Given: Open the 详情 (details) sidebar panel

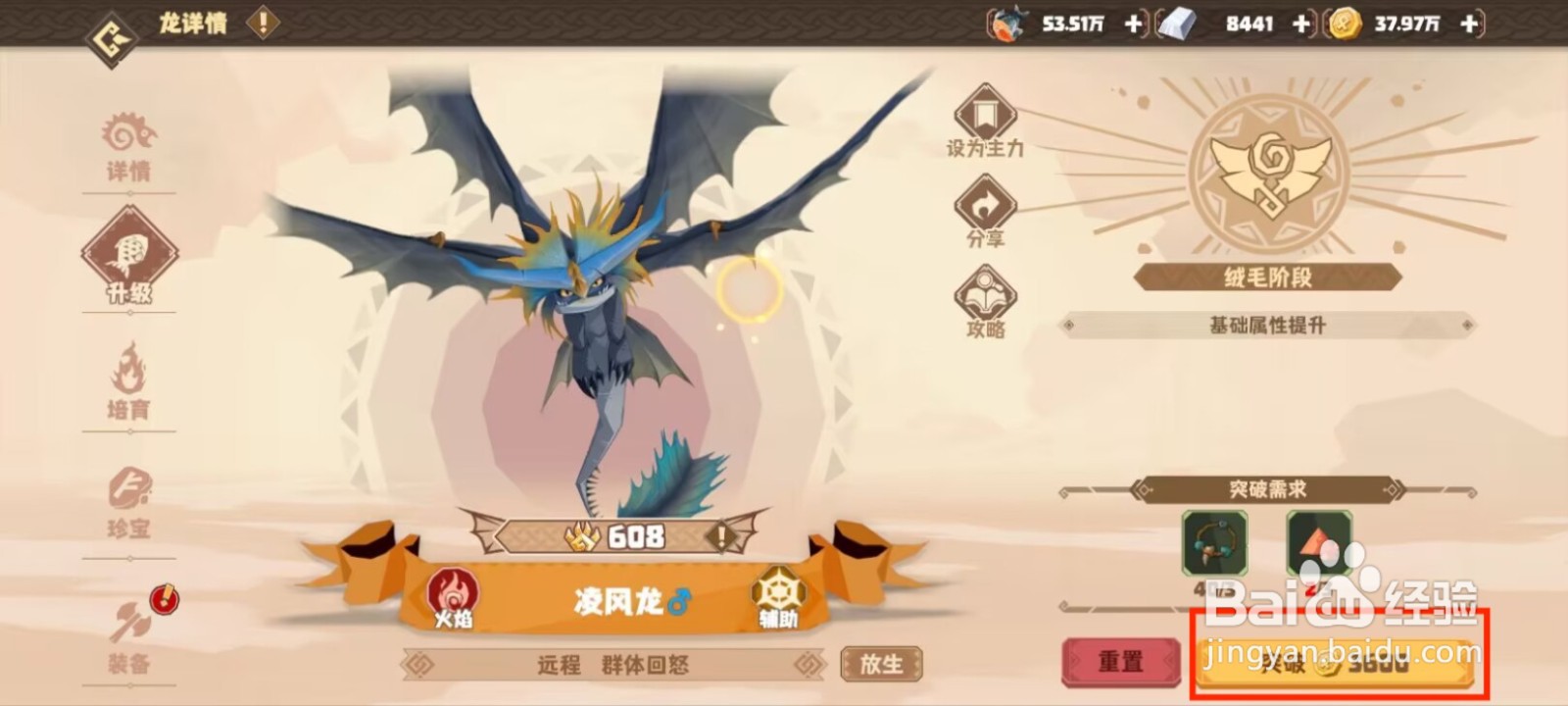Looking at the screenshot, I should 127,147.
